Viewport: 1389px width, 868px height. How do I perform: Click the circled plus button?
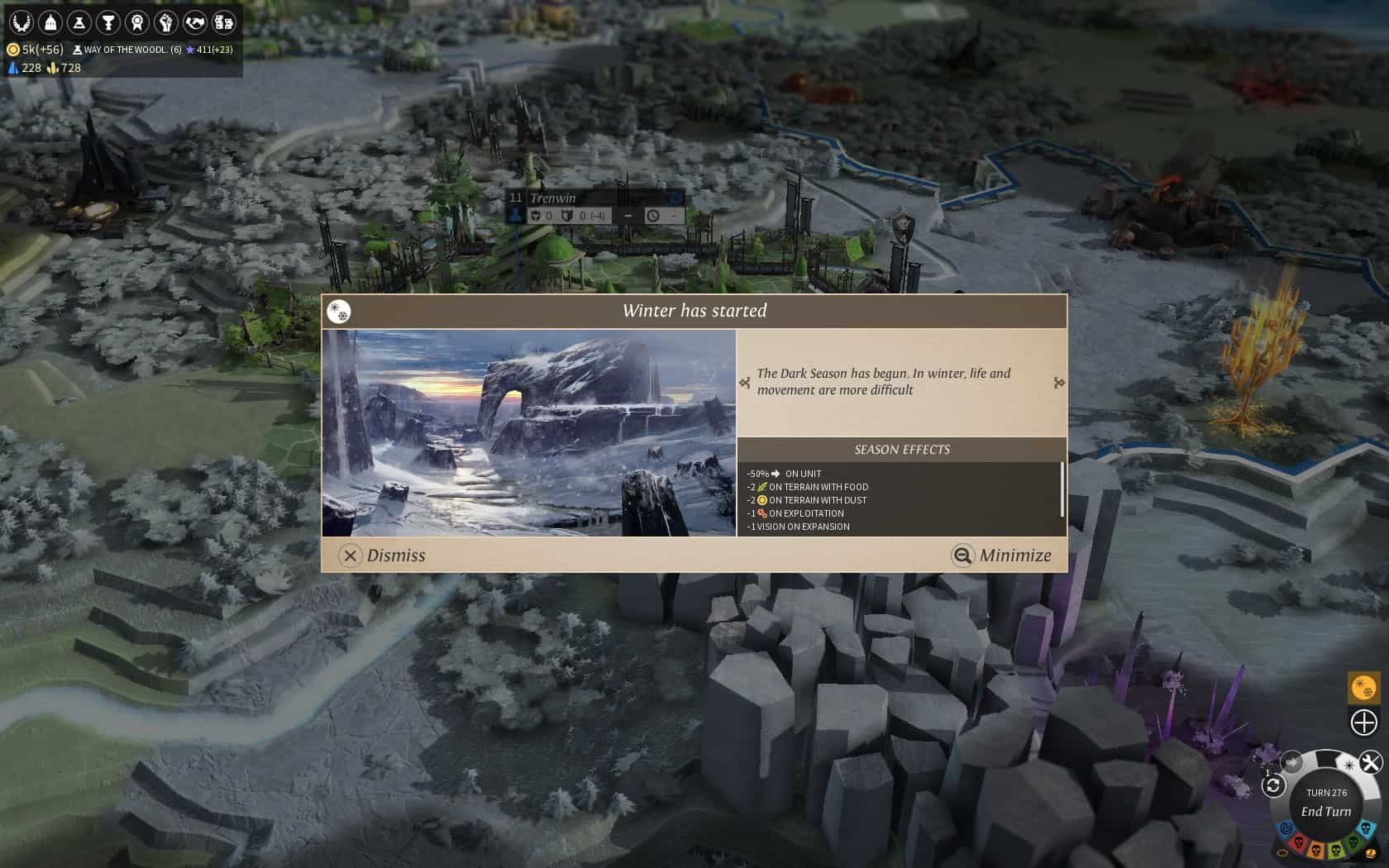tap(1363, 723)
